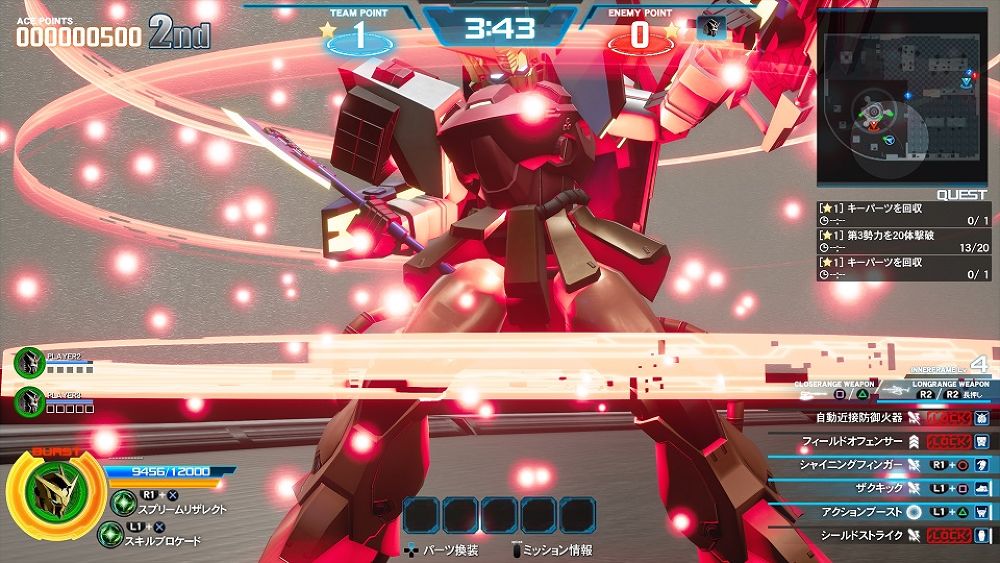This screenshot has height=563, width=1000.
Task: Select the locked シールドストライク skill row
Action: [x=880, y=535]
